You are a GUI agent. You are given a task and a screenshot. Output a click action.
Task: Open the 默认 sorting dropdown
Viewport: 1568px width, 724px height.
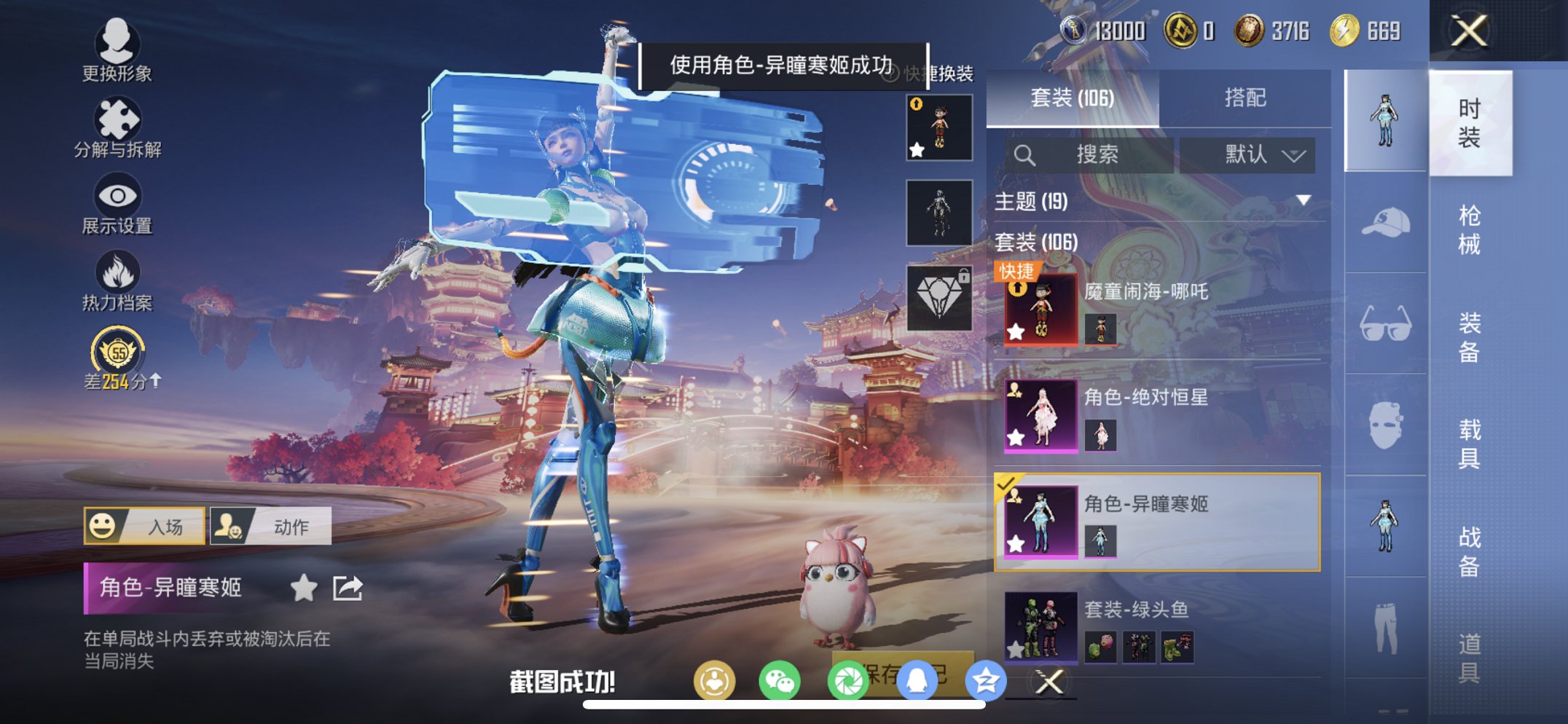click(x=1248, y=154)
